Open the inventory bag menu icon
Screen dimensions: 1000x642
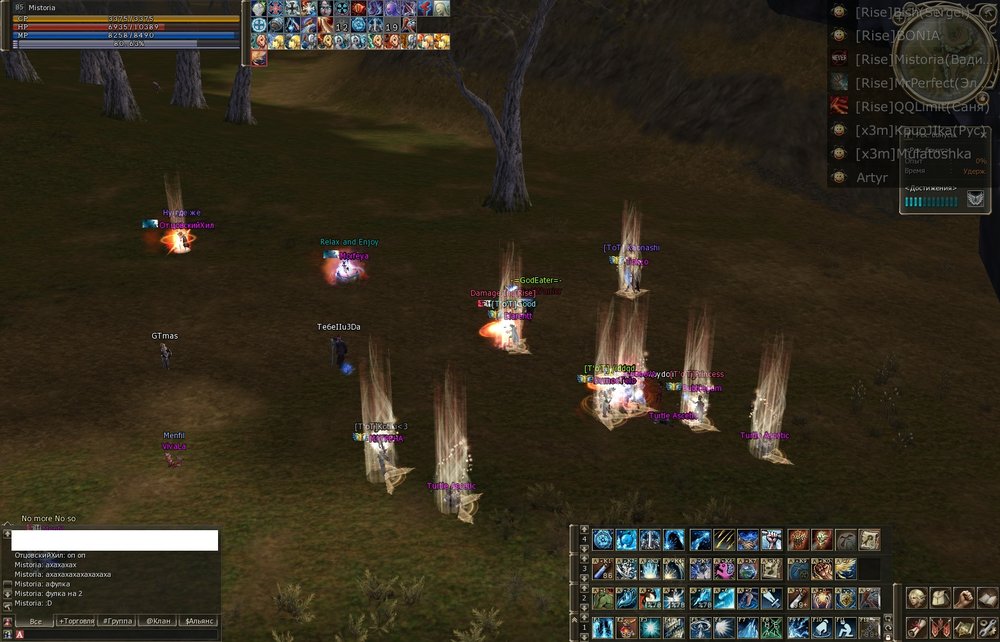(940, 598)
